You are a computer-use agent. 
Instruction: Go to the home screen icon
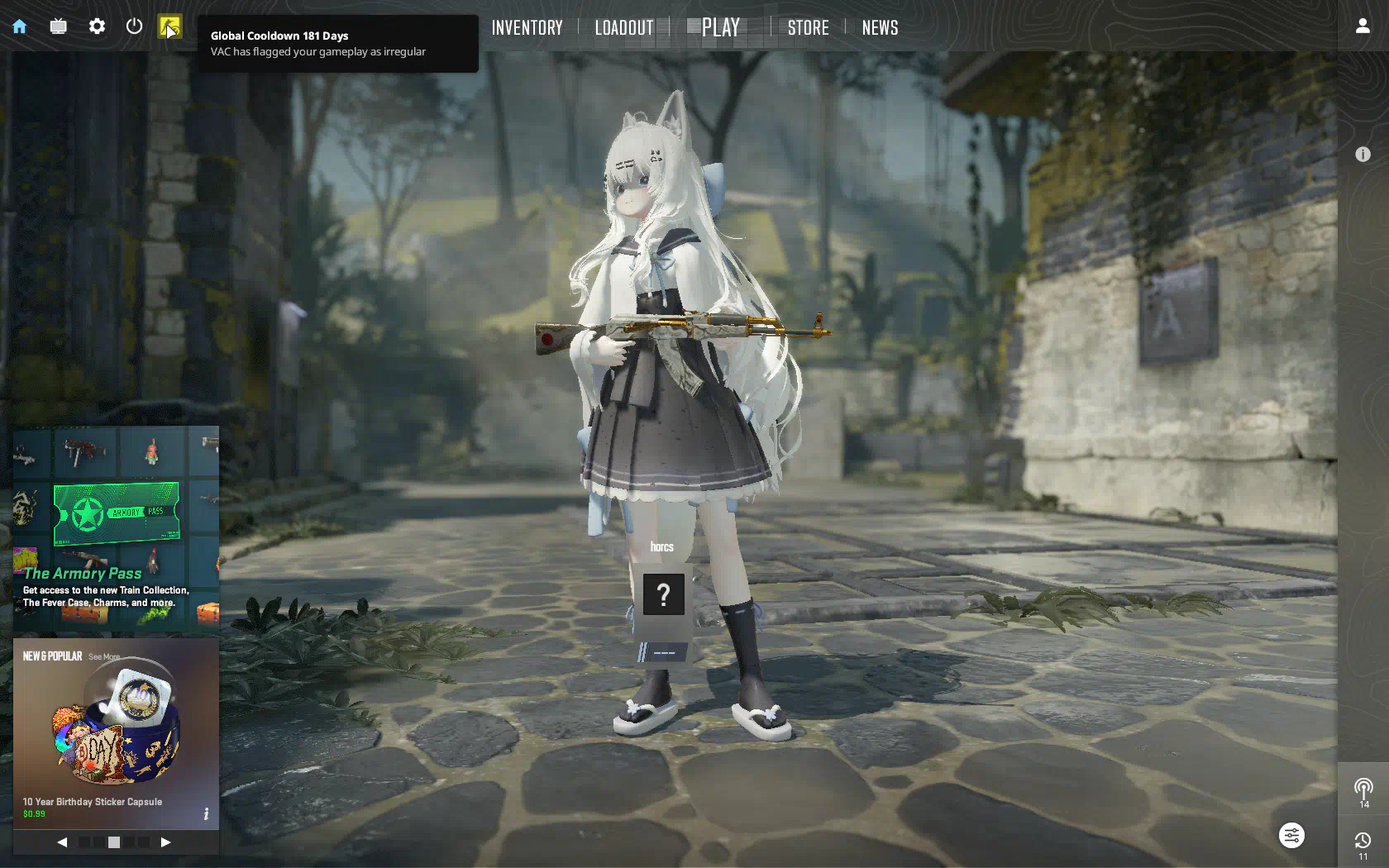20,26
